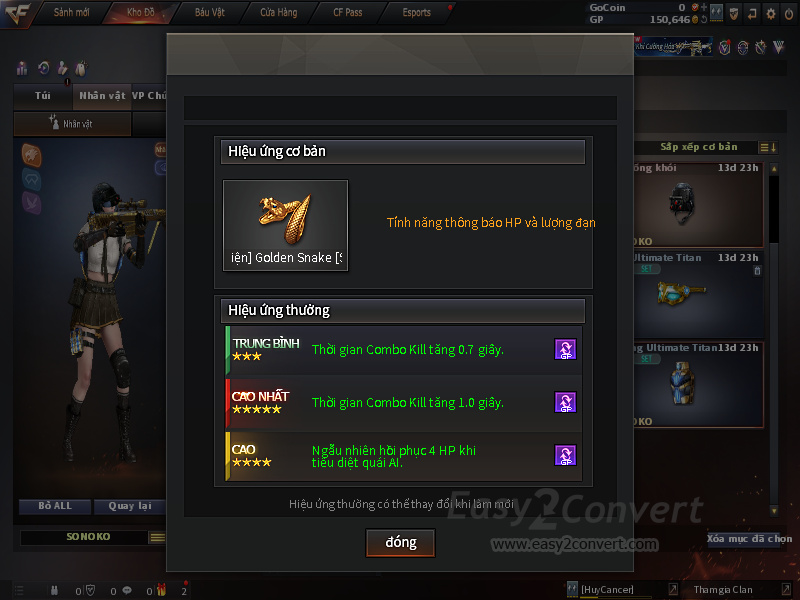The image size is (800, 600).
Task: Go to the Cửa Hàng shop tab
Action: click(278, 12)
